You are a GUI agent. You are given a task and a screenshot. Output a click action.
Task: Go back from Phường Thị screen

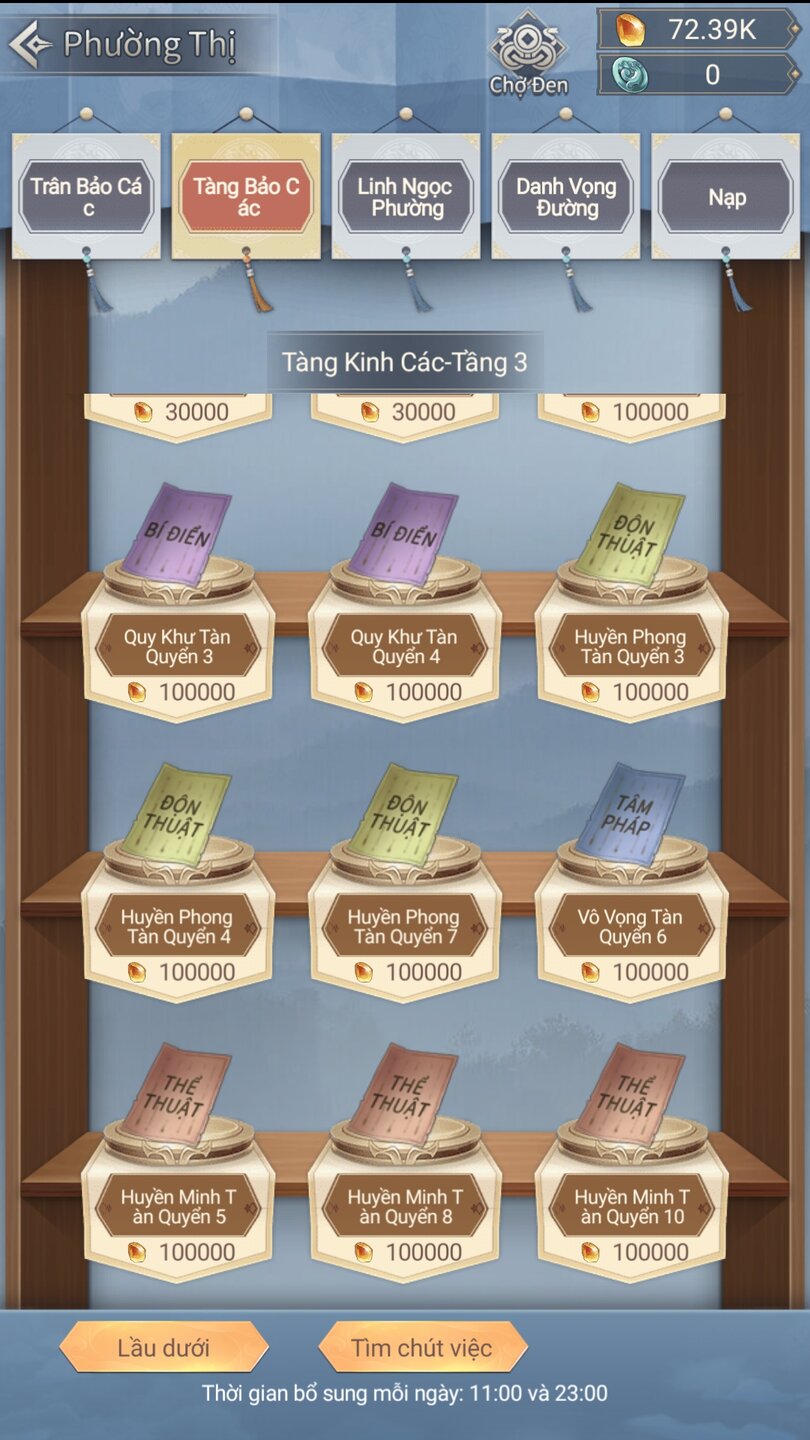coord(30,44)
